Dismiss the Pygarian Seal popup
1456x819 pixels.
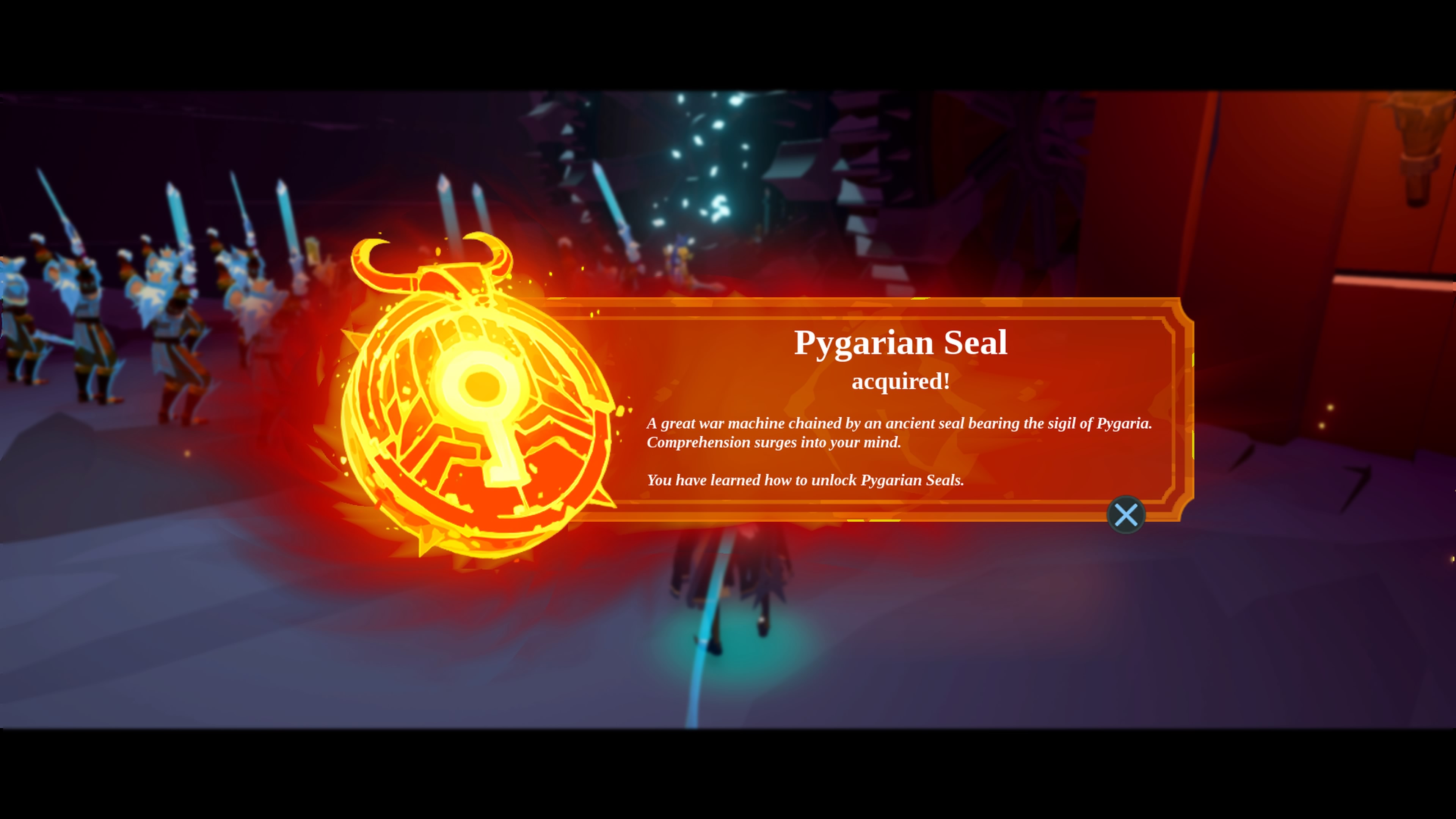(x=1127, y=515)
